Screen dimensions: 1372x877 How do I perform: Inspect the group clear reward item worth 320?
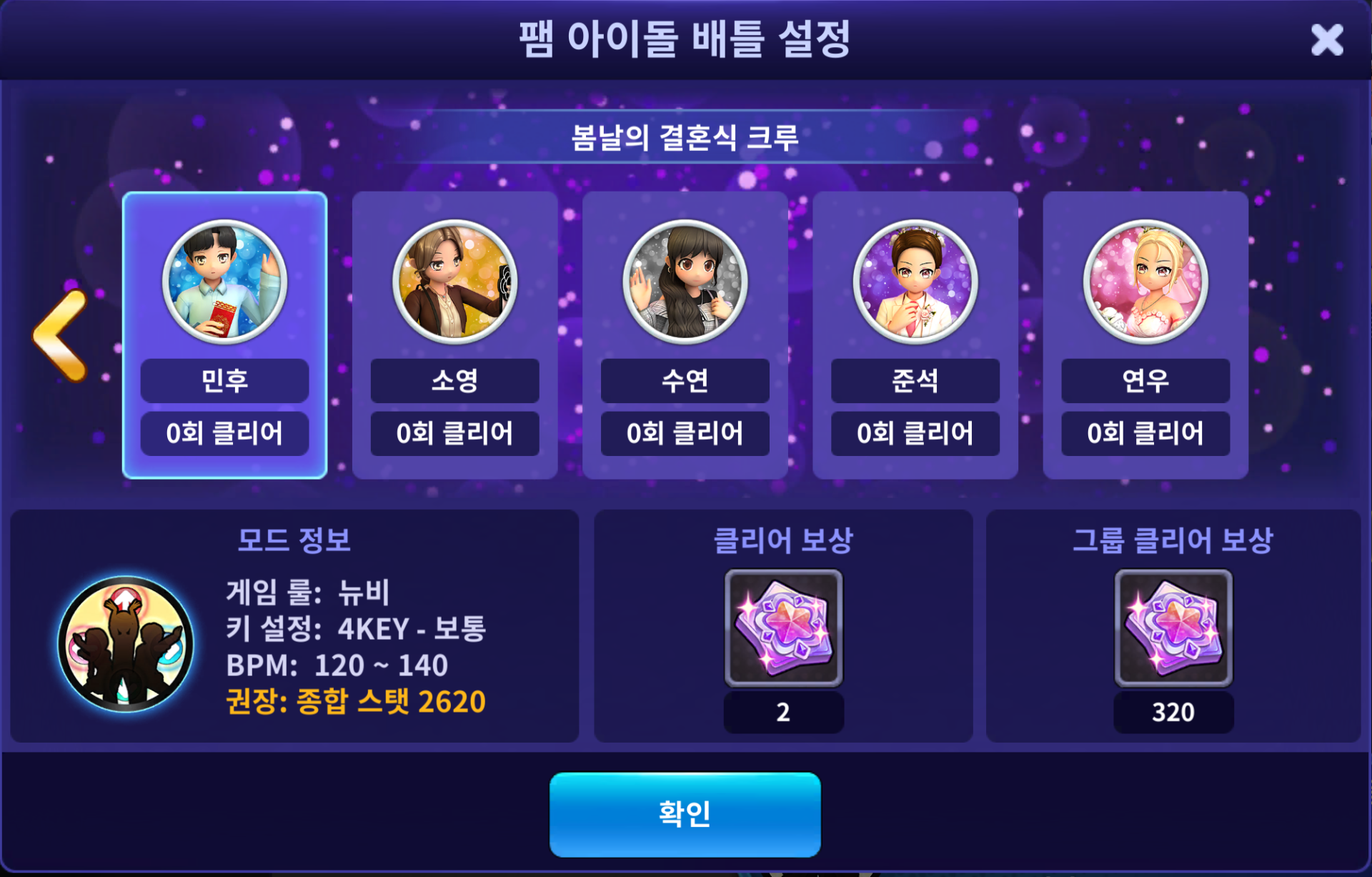pyautogui.click(x=1173, y=628)
